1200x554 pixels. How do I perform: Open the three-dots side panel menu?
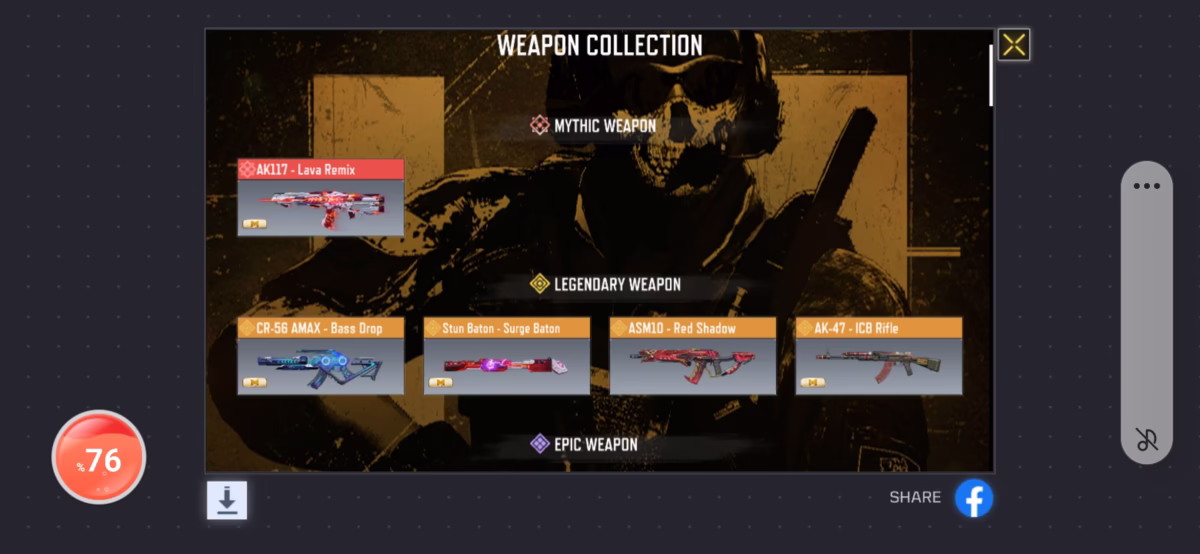tap(1146, 186)
